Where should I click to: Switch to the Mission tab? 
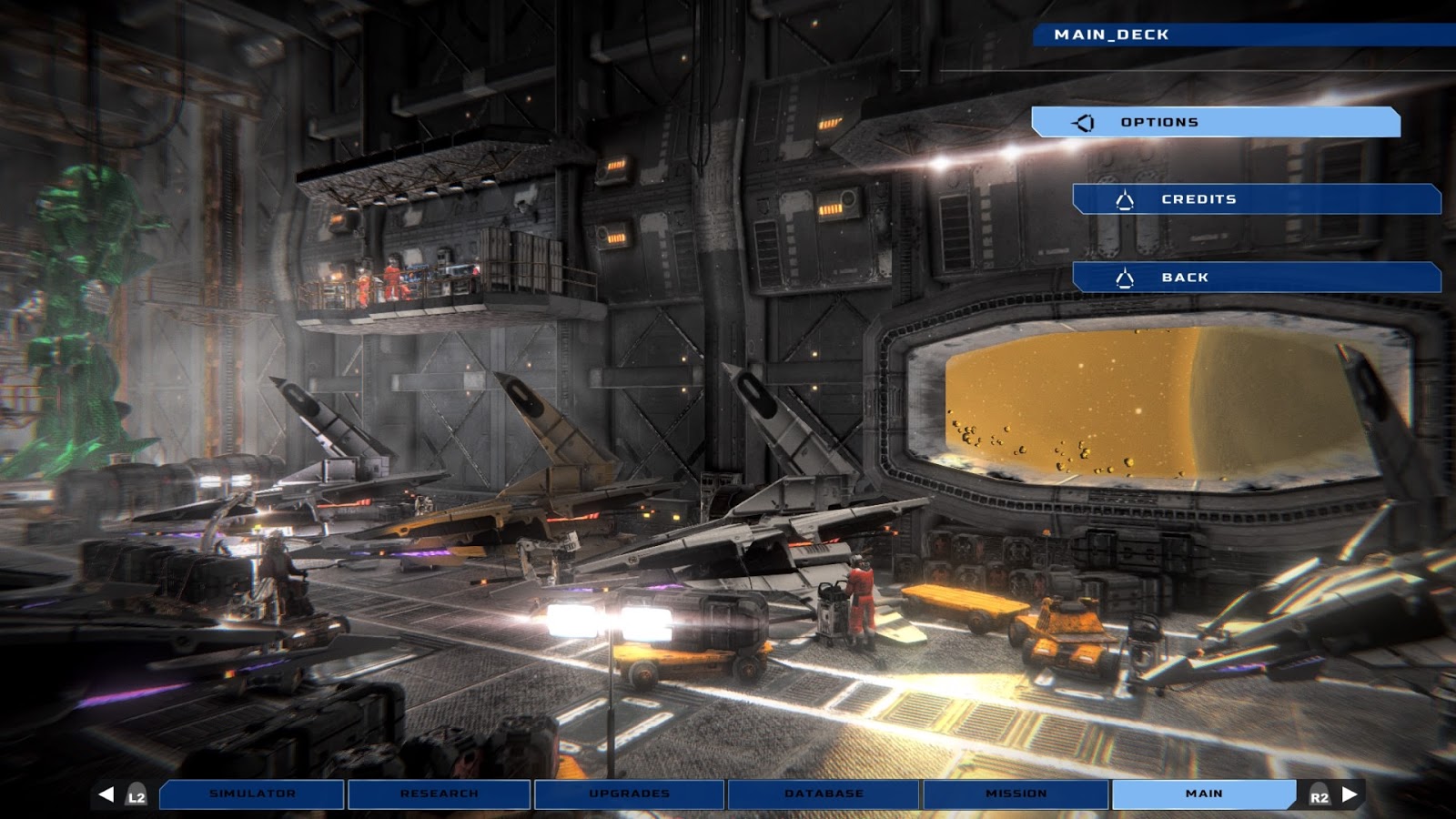(x=1016, y=794)
